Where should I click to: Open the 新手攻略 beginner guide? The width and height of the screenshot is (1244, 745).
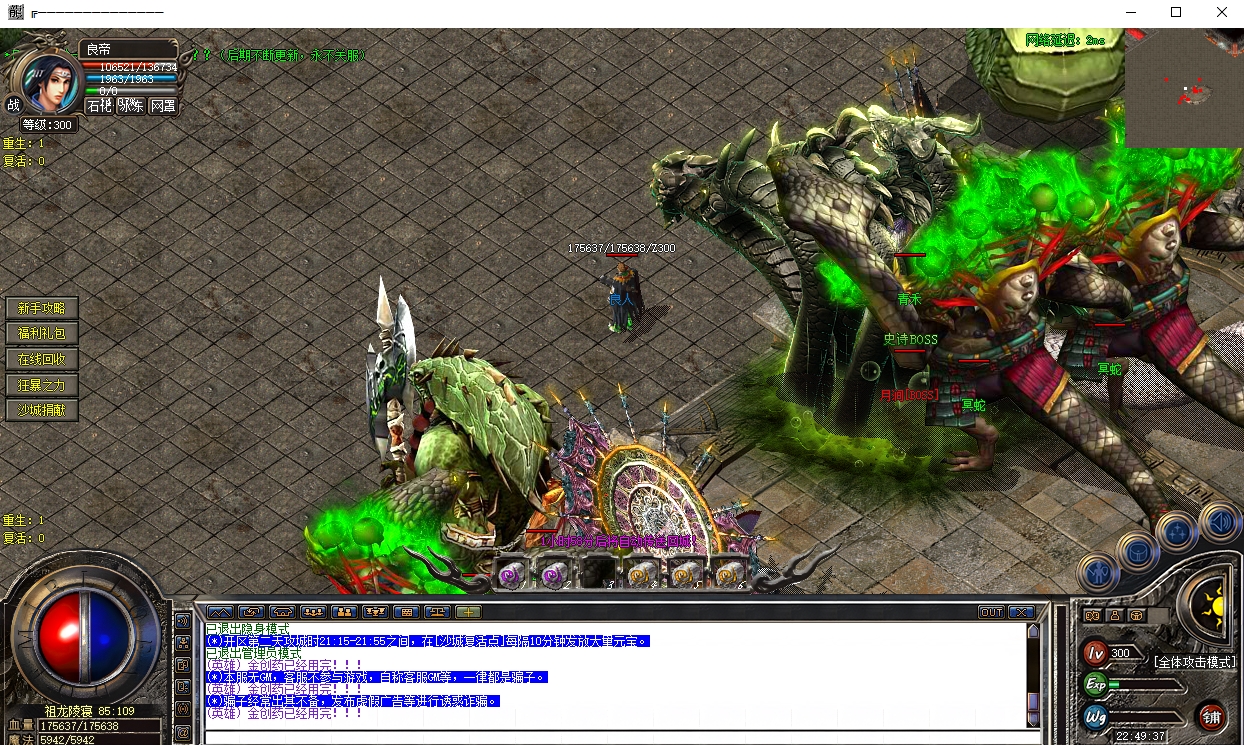42,308
